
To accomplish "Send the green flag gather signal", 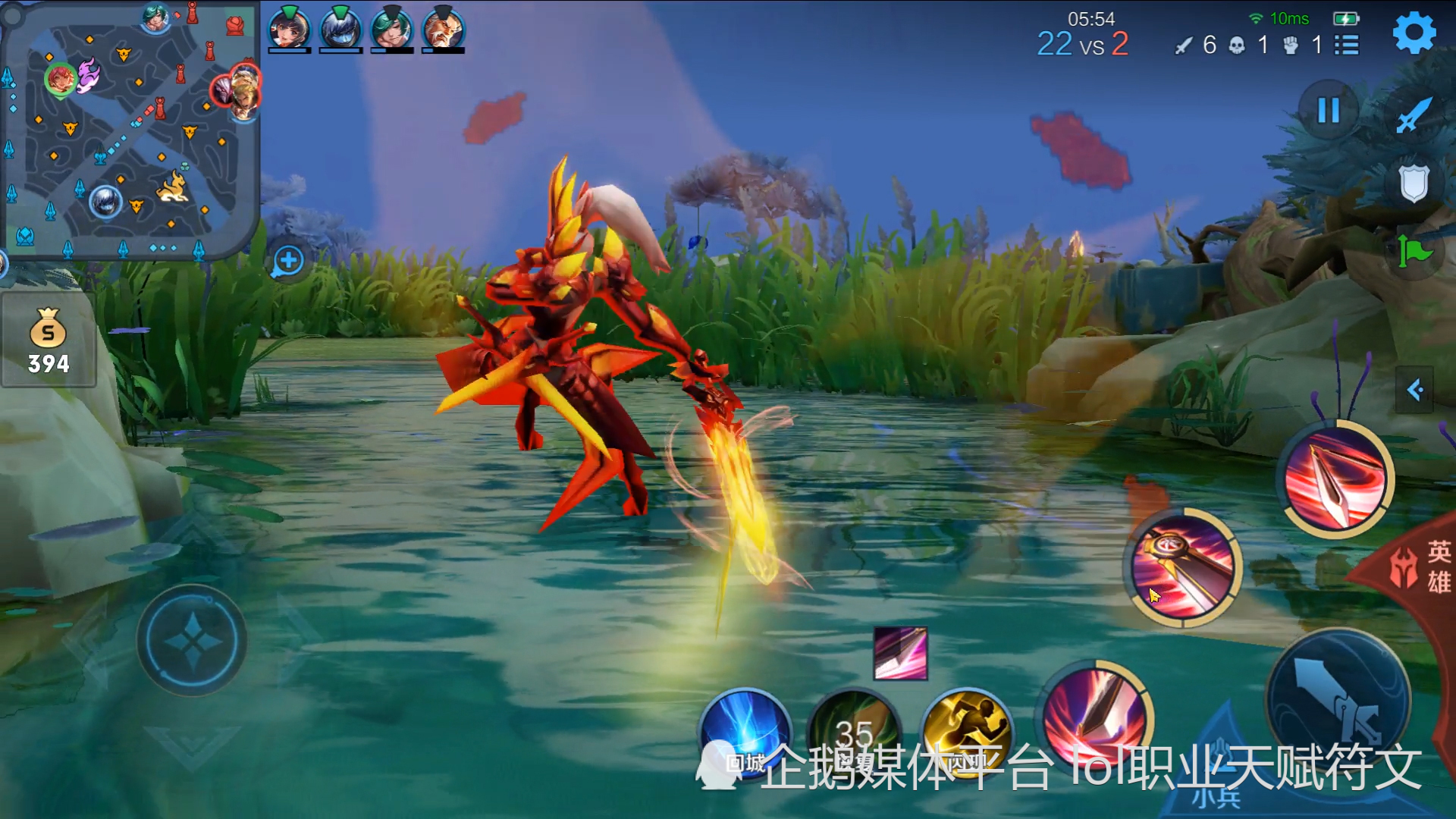I will coord(1414,251).
